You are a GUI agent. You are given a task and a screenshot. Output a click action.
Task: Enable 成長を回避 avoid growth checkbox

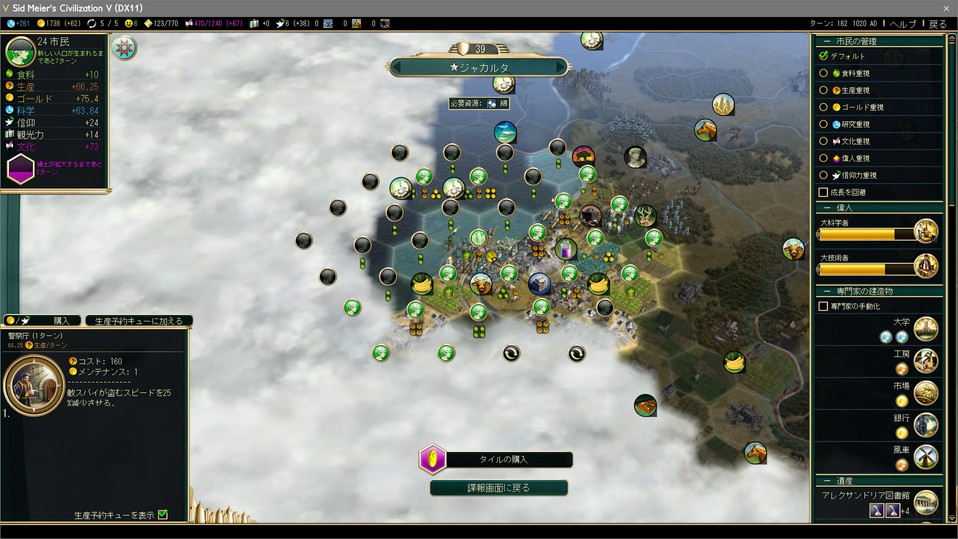tap(824, 192)
